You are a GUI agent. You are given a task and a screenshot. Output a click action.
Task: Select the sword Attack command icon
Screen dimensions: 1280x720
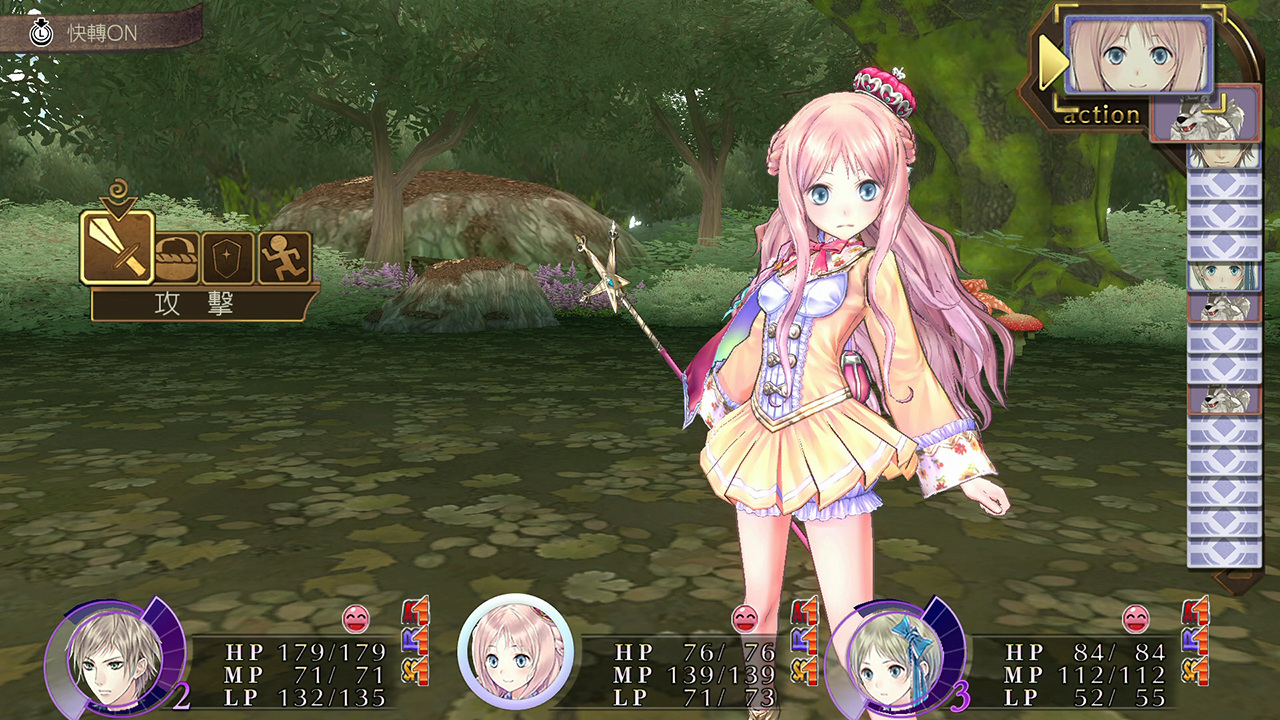pyautogui.click(x=117, y=247)
